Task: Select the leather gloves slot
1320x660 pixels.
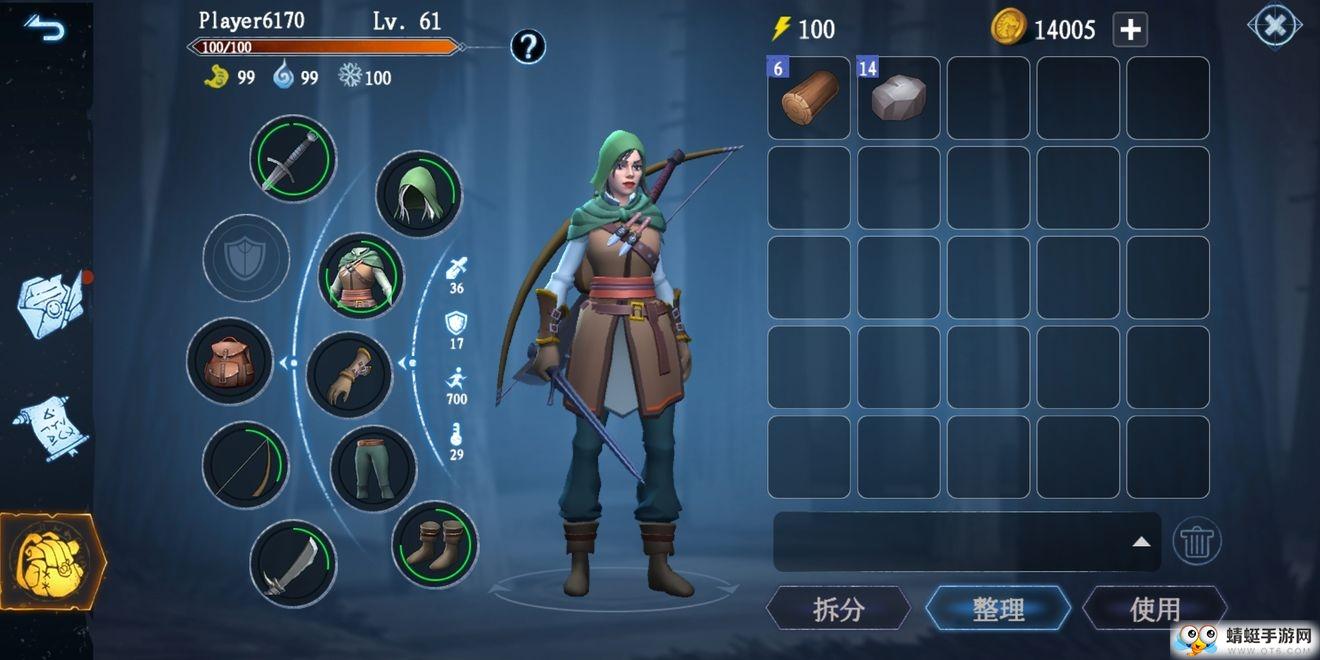Action: click(349, 375)
